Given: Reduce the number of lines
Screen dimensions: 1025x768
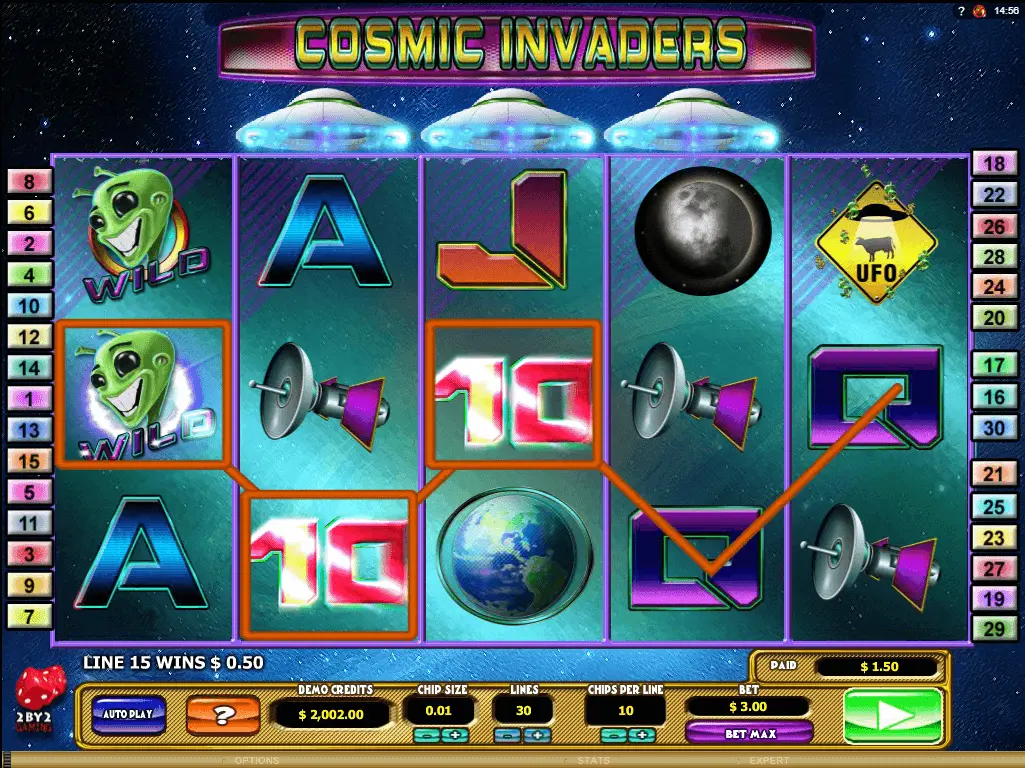Looking at the screenshot, I should [509, 736].
